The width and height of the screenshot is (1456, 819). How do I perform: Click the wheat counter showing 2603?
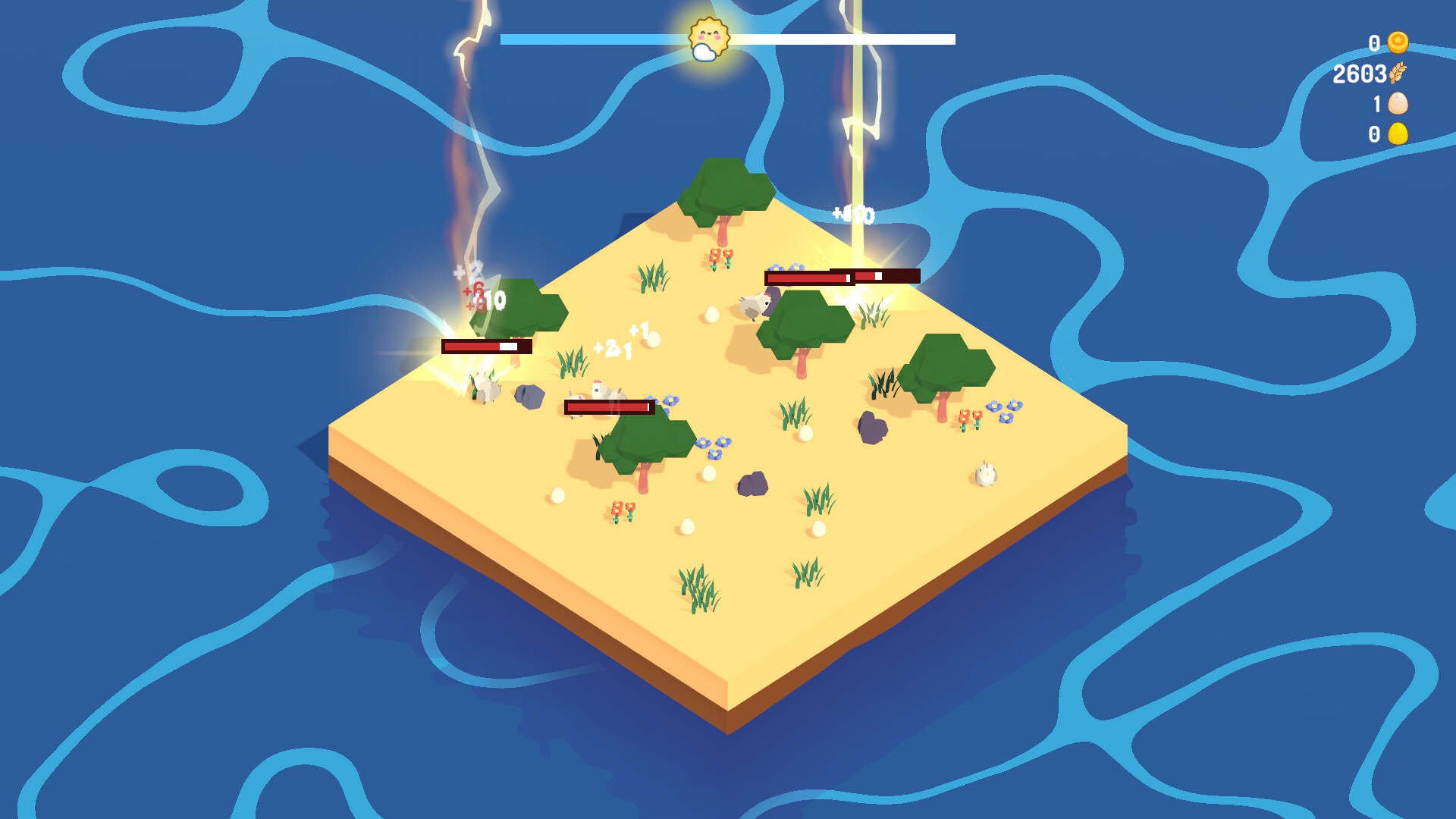click(x=1361, y=74)
